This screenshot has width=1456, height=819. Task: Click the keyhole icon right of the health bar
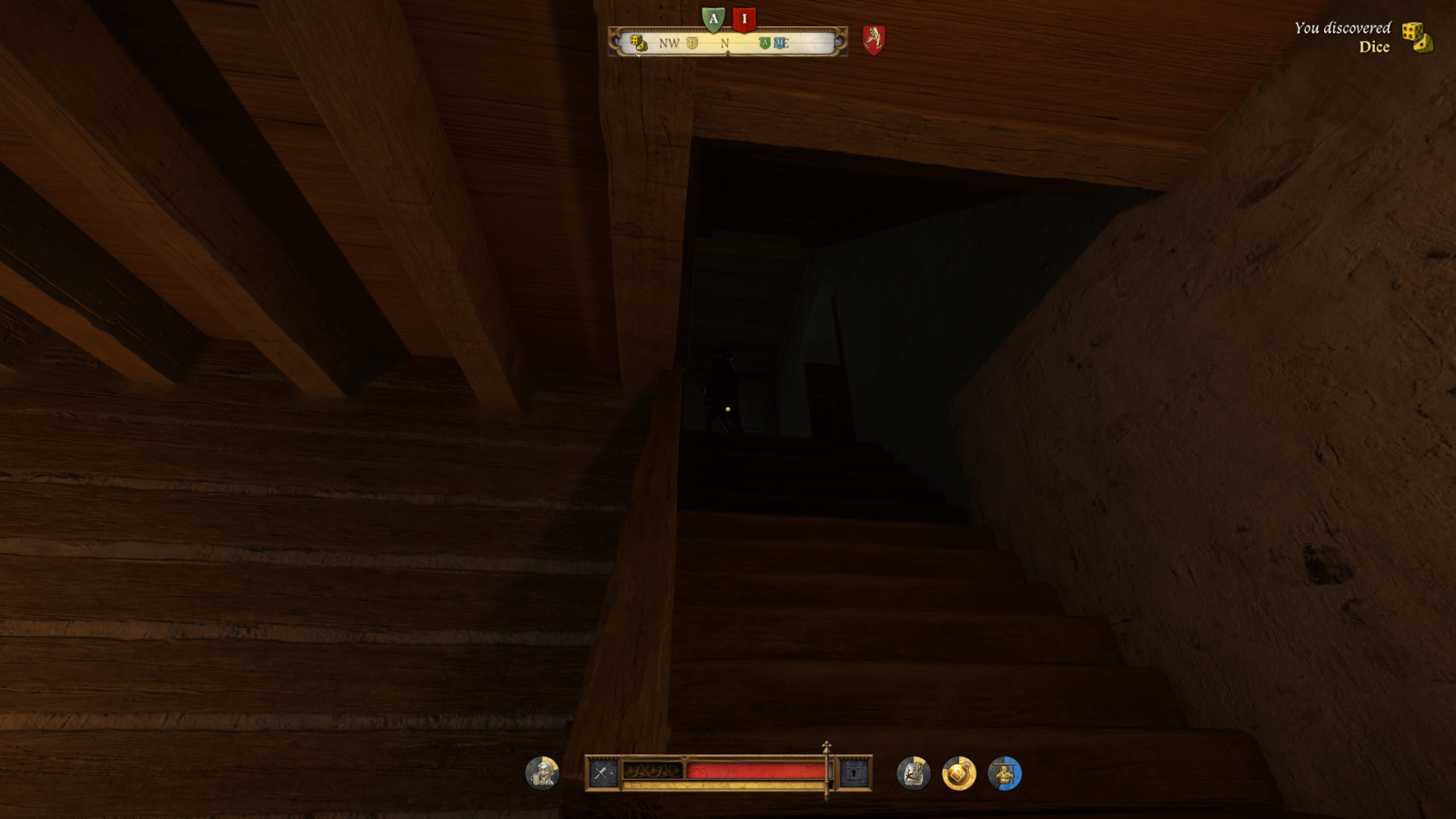853,772
